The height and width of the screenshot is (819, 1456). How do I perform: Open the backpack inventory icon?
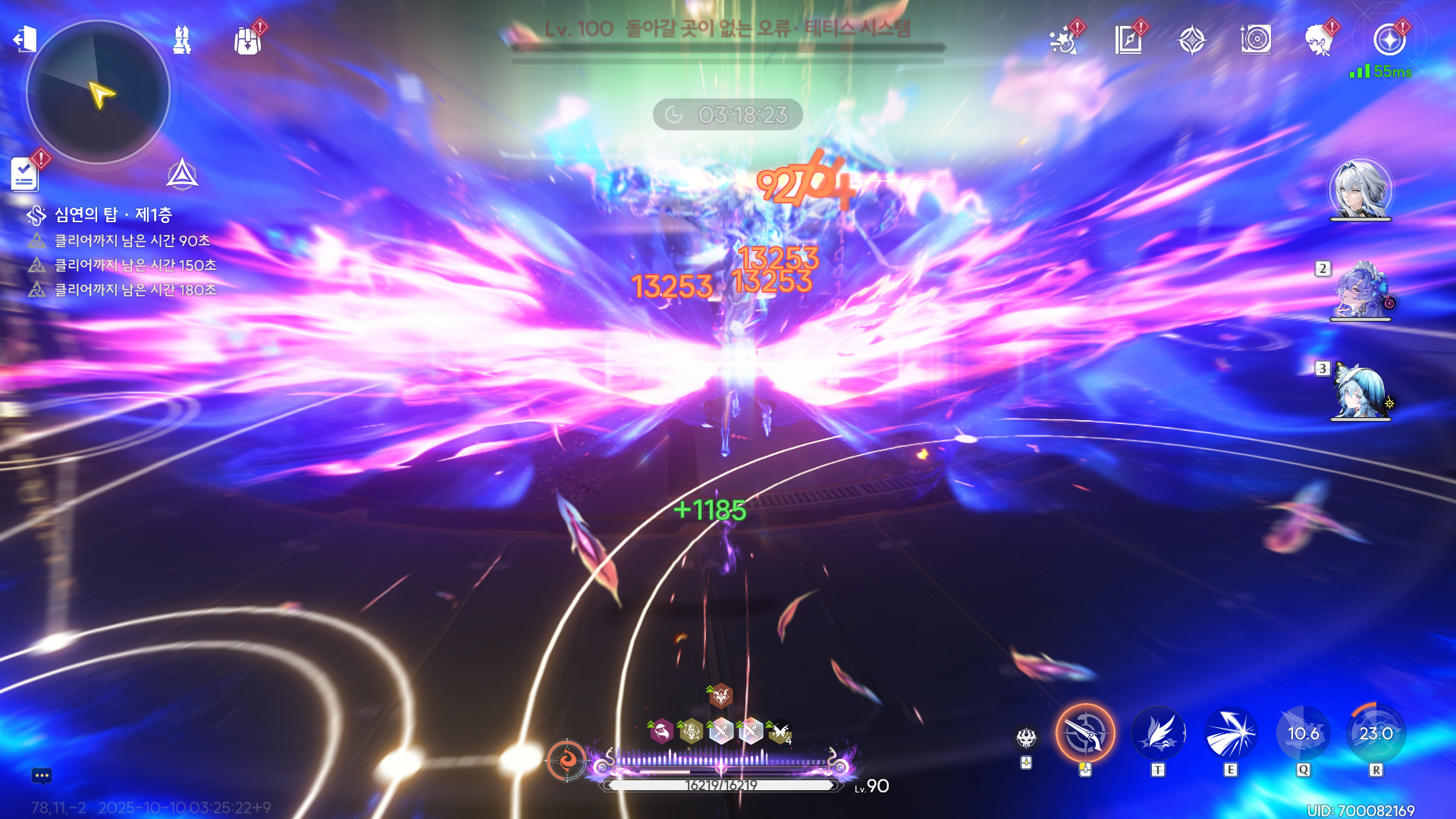point(247,40)
